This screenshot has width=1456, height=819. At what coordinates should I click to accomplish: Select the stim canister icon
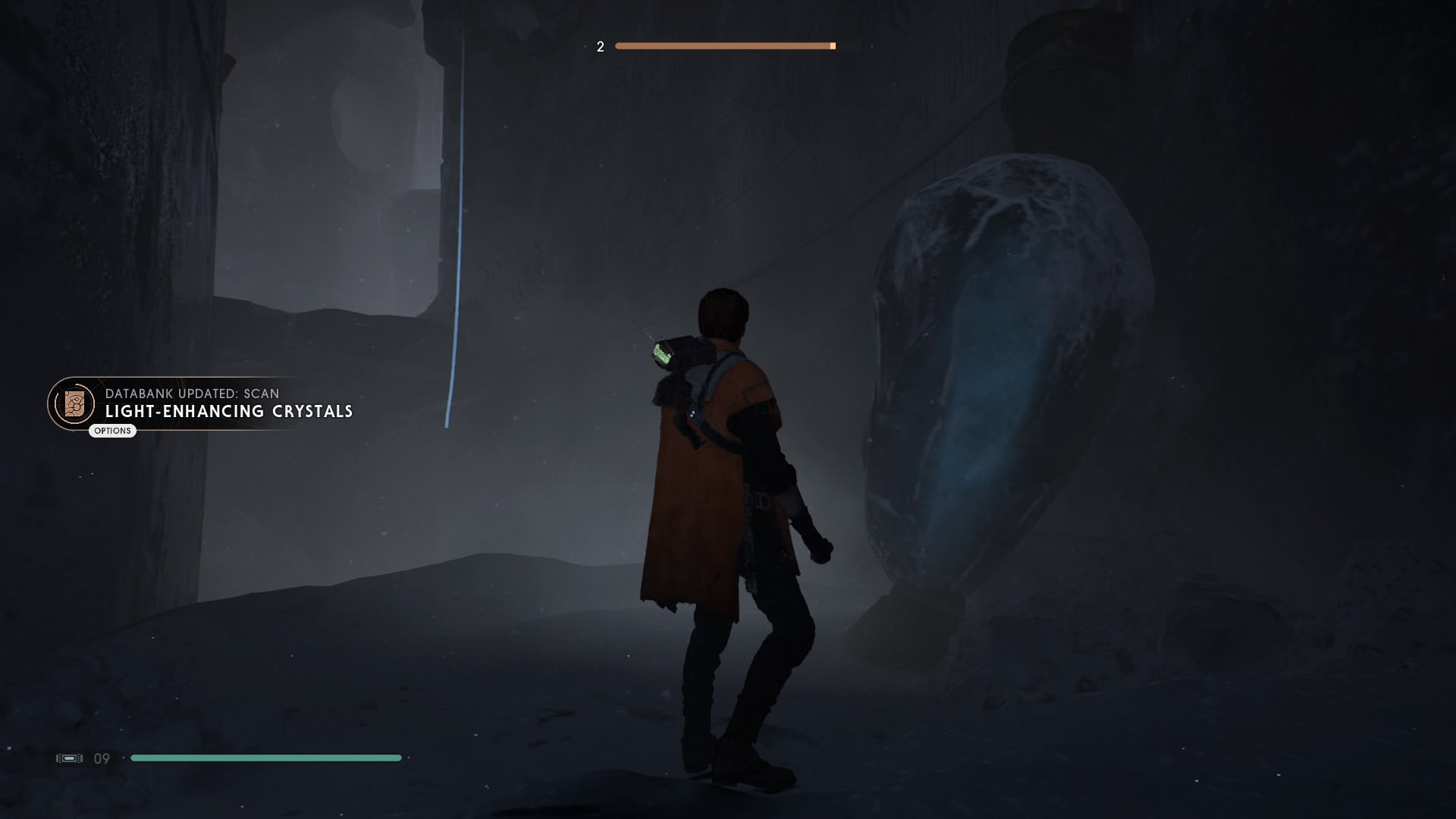click(69, 758)
